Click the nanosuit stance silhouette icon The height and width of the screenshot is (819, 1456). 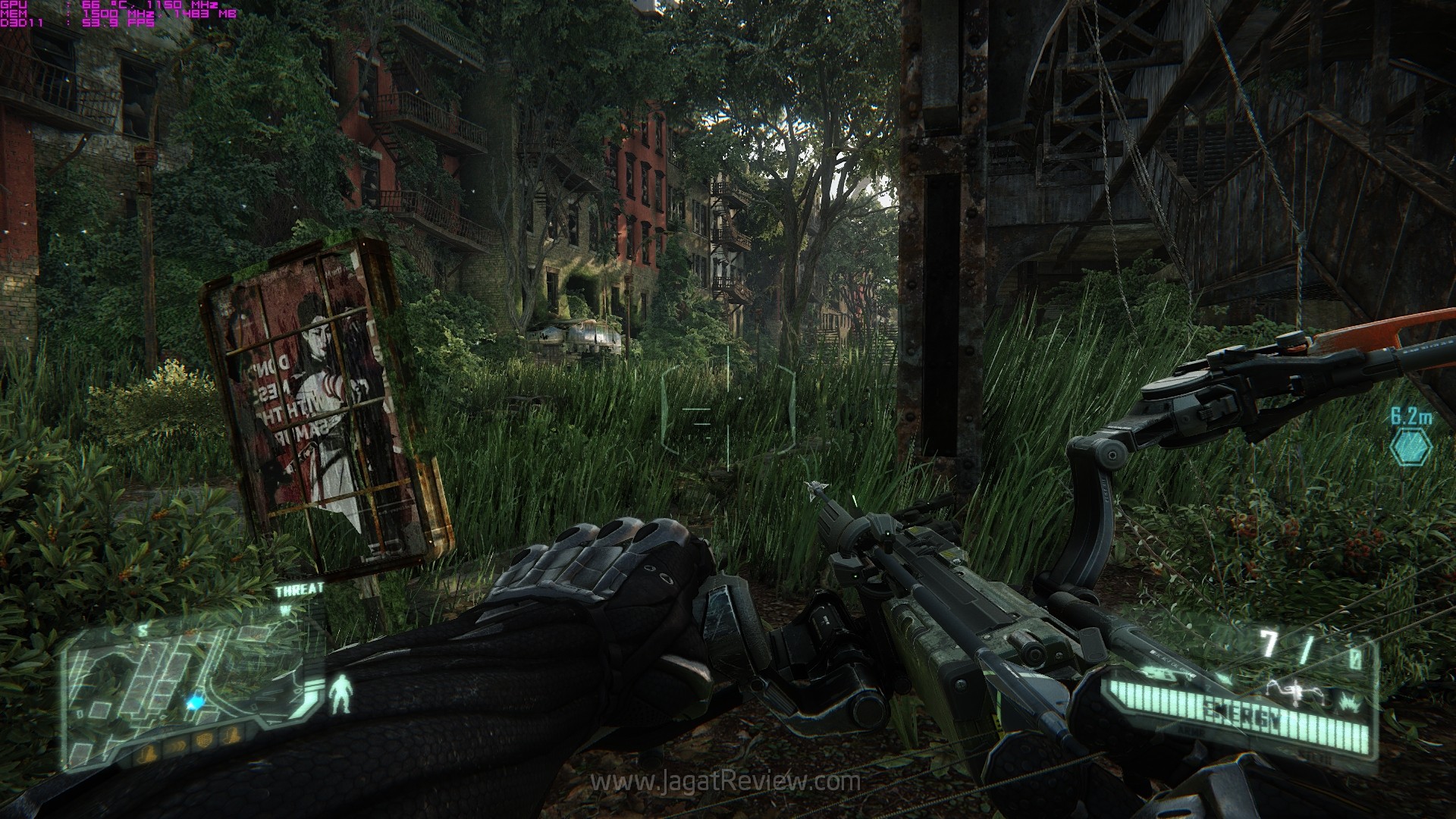pos(342,693)
